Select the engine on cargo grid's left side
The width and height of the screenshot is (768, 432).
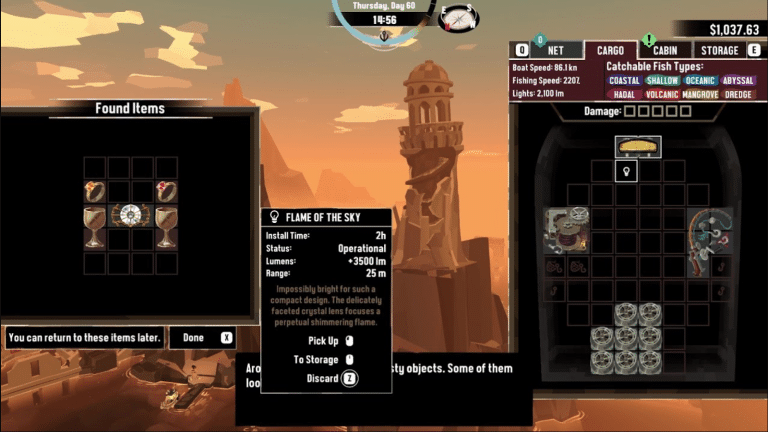pos(566,229)
